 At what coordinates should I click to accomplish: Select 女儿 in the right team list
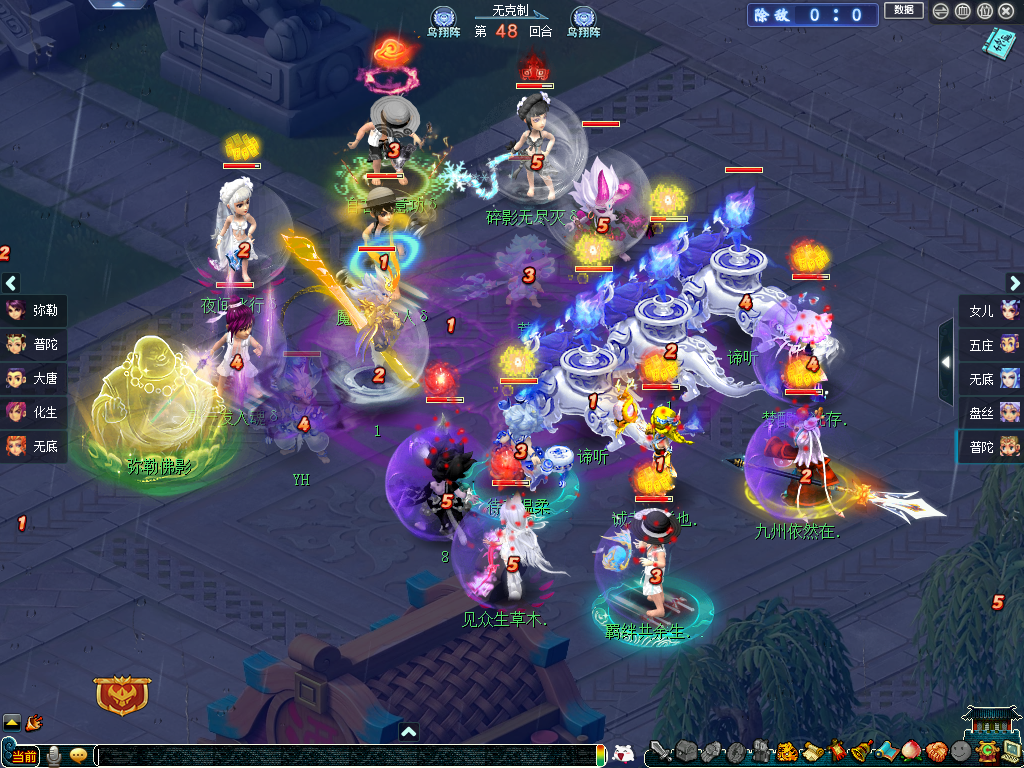click(x=991, y=310)
